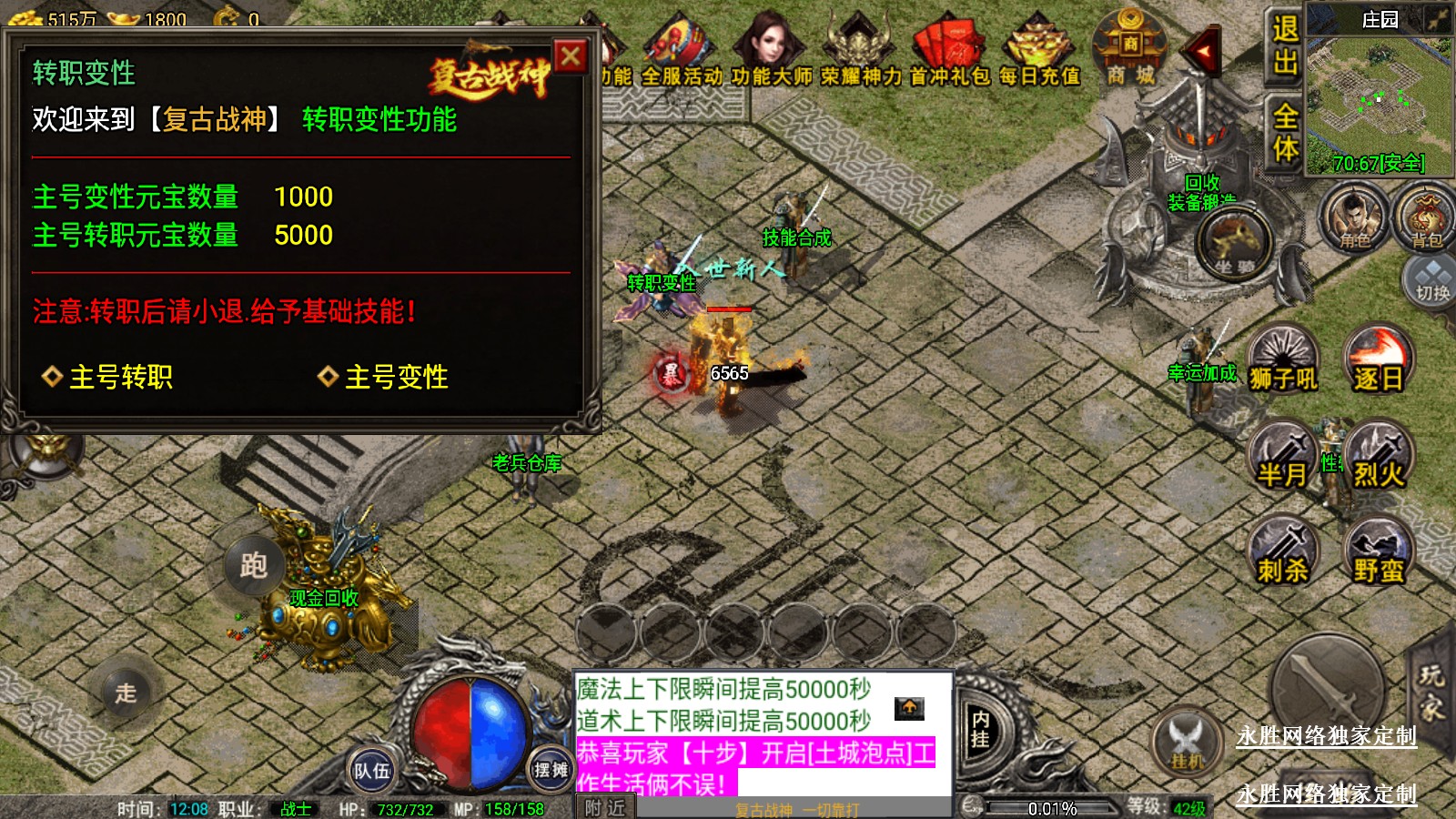This screenshot has height=819, width=1456.
Task: Open the 摆摊 stall button
Action: (x=550, y=771)
